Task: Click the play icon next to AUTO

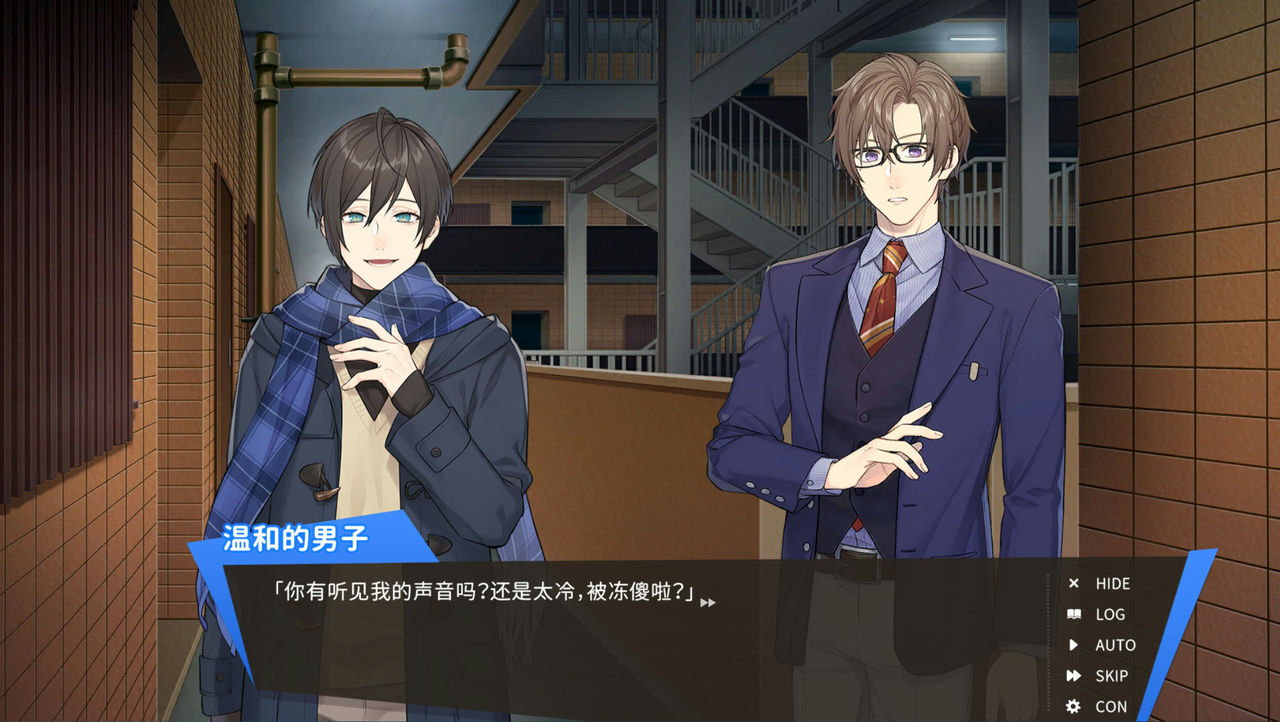Action: click(x=1073, y=646)
